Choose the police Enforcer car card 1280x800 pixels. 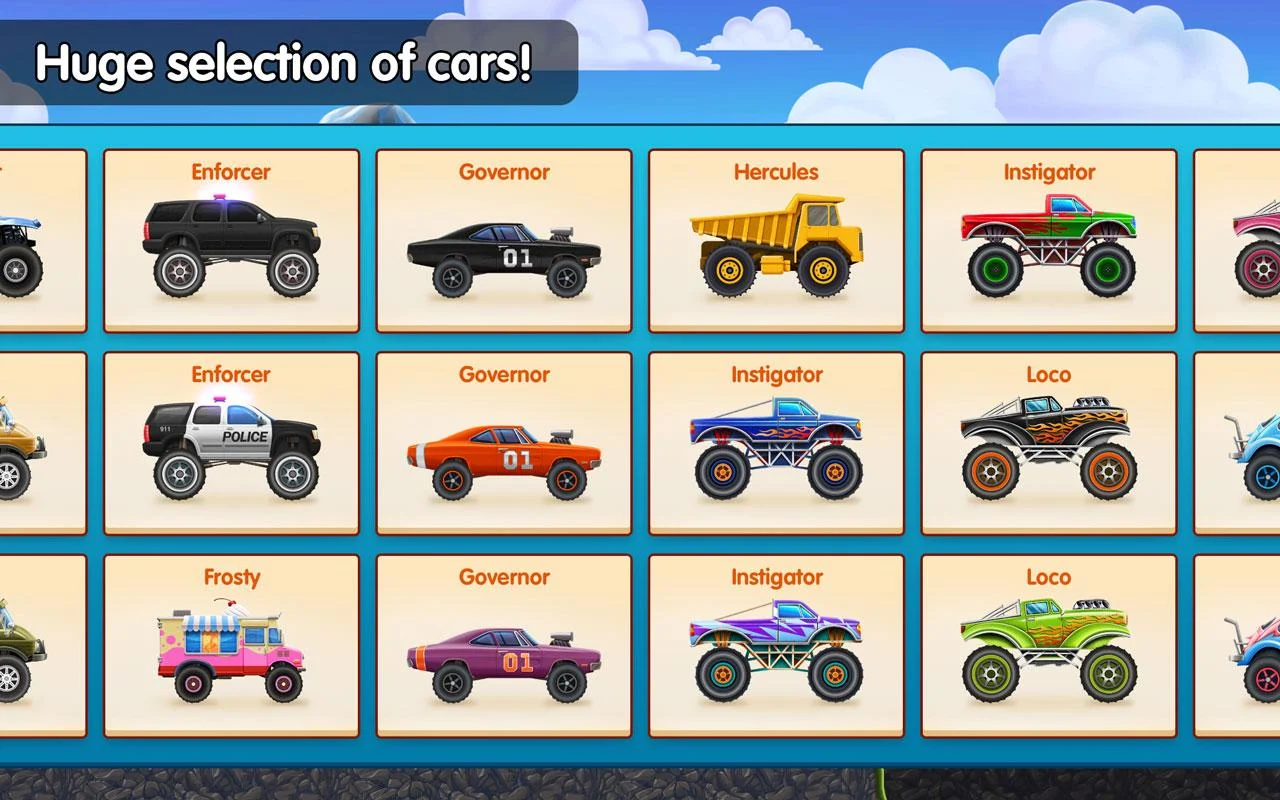click(x=231, y=444)
